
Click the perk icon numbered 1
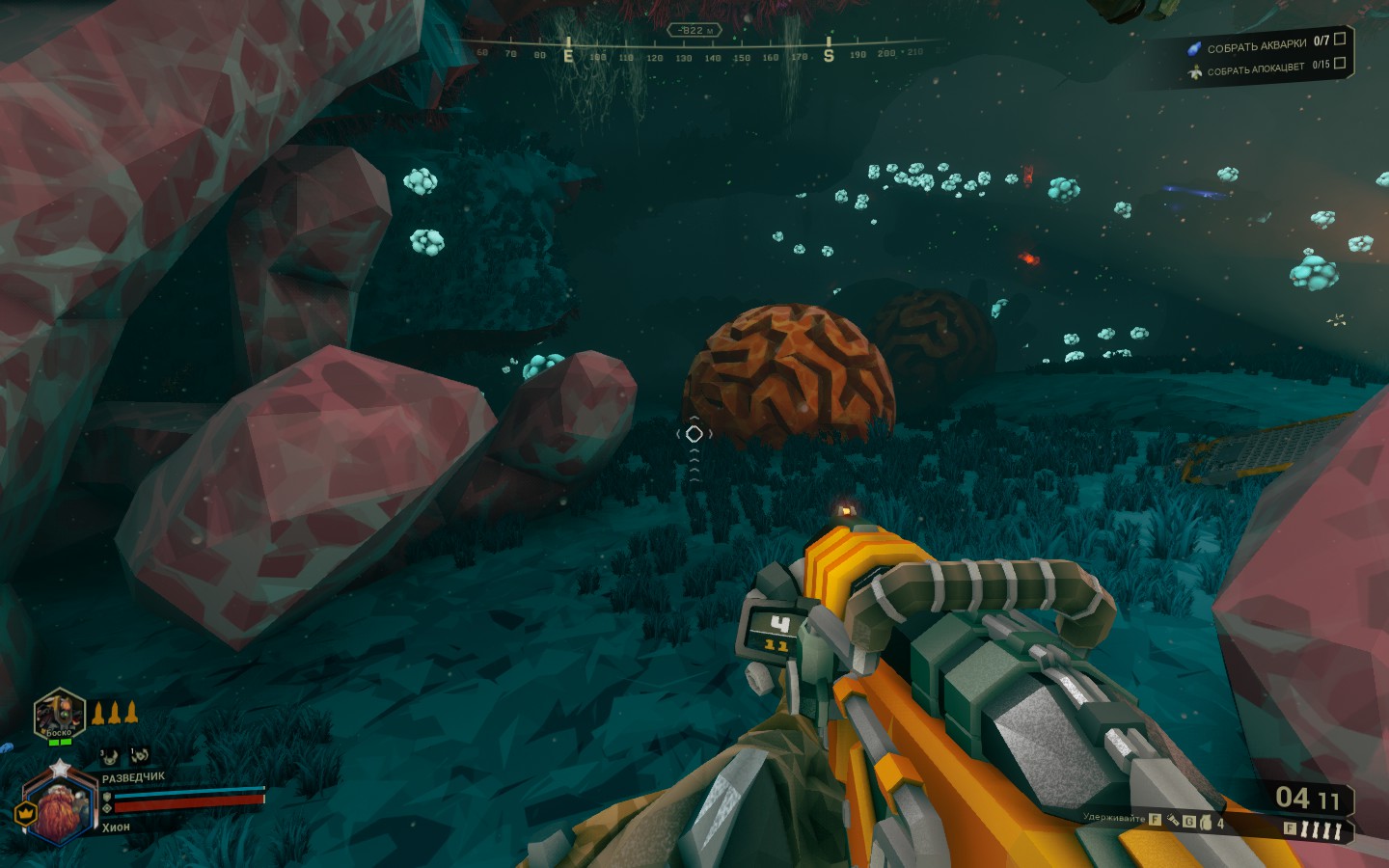[140, 754]
